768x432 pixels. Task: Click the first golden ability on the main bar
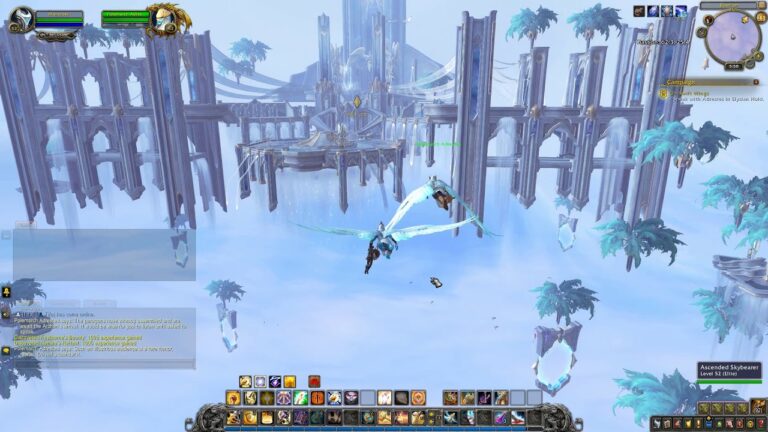click(x=233, y=417)
